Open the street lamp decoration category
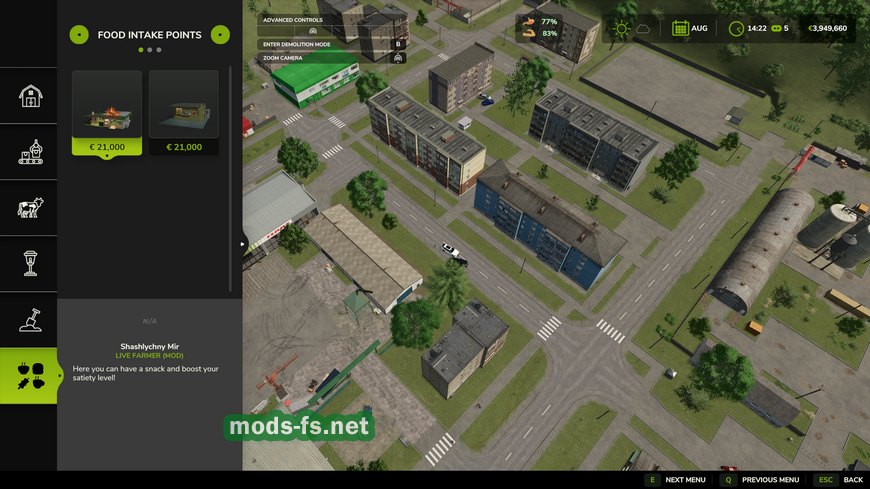 click(x=29, y=264)
